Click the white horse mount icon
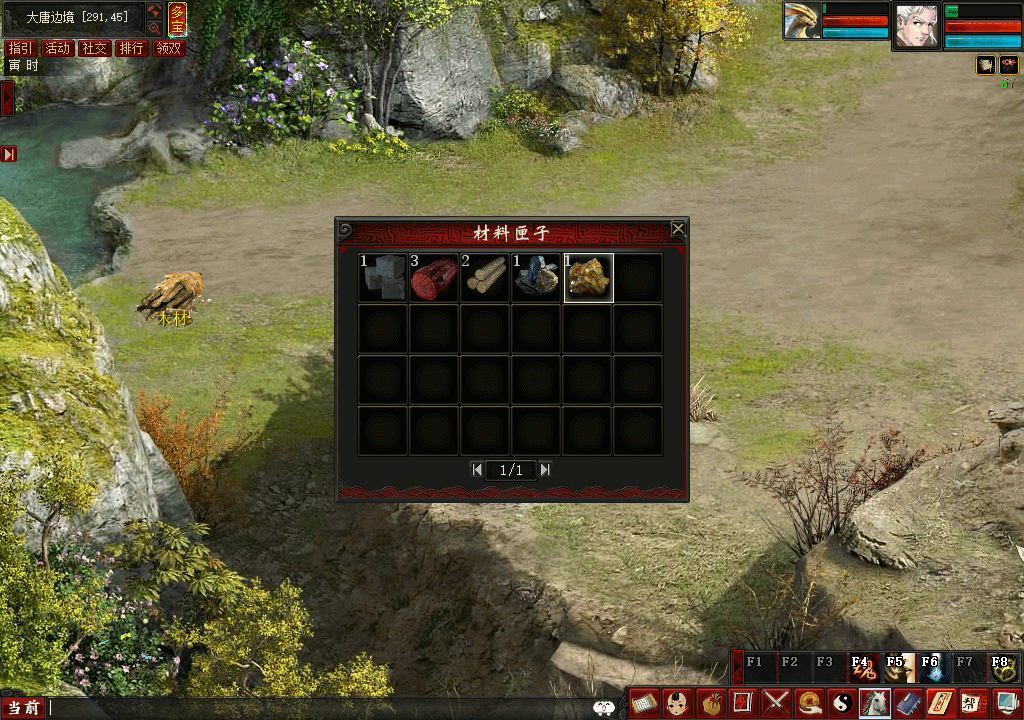This screenshot has width=1024, height=720. coord(875,703)
